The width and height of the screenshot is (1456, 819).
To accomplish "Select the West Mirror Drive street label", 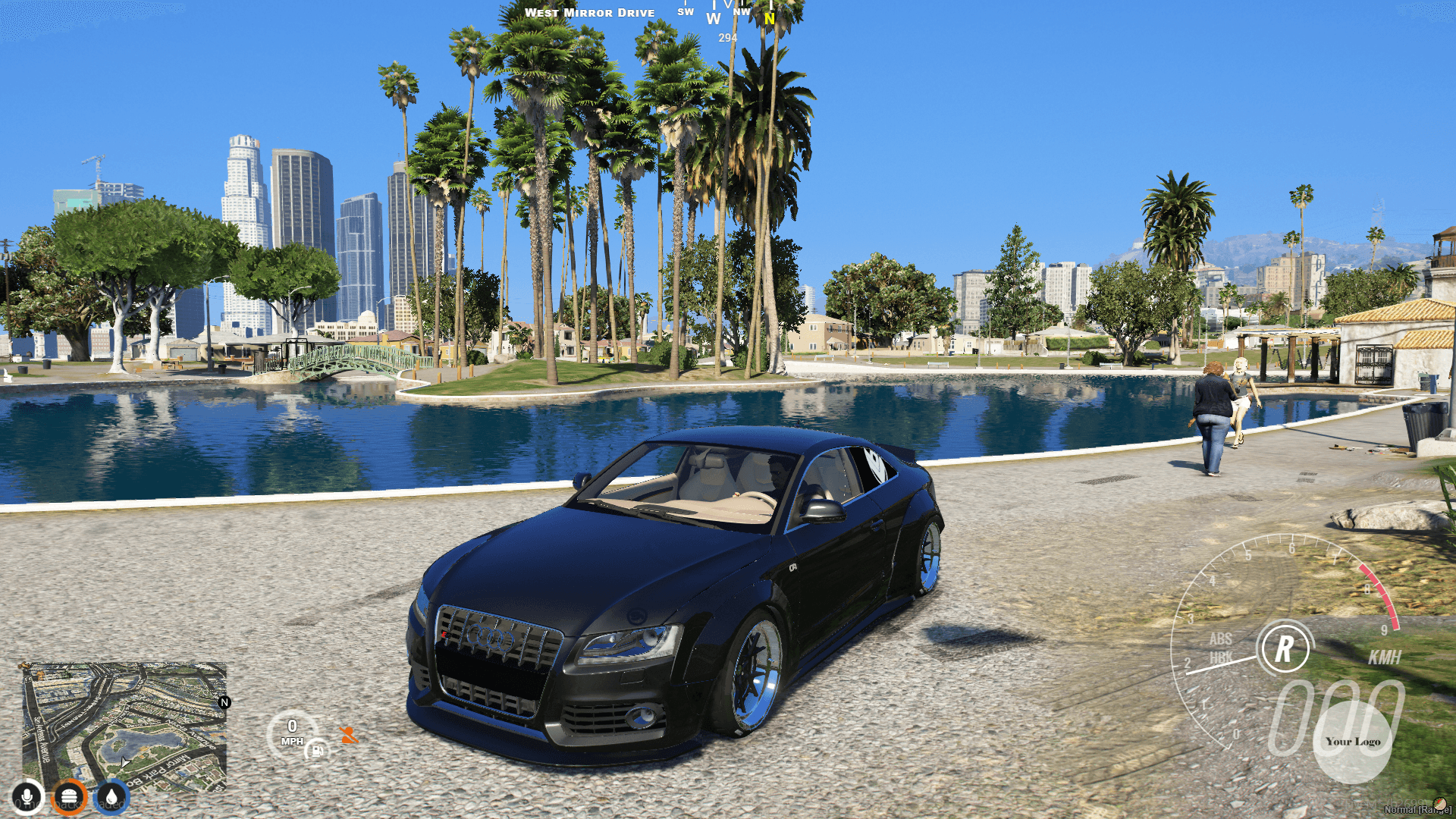I will [x=591, y=12].
